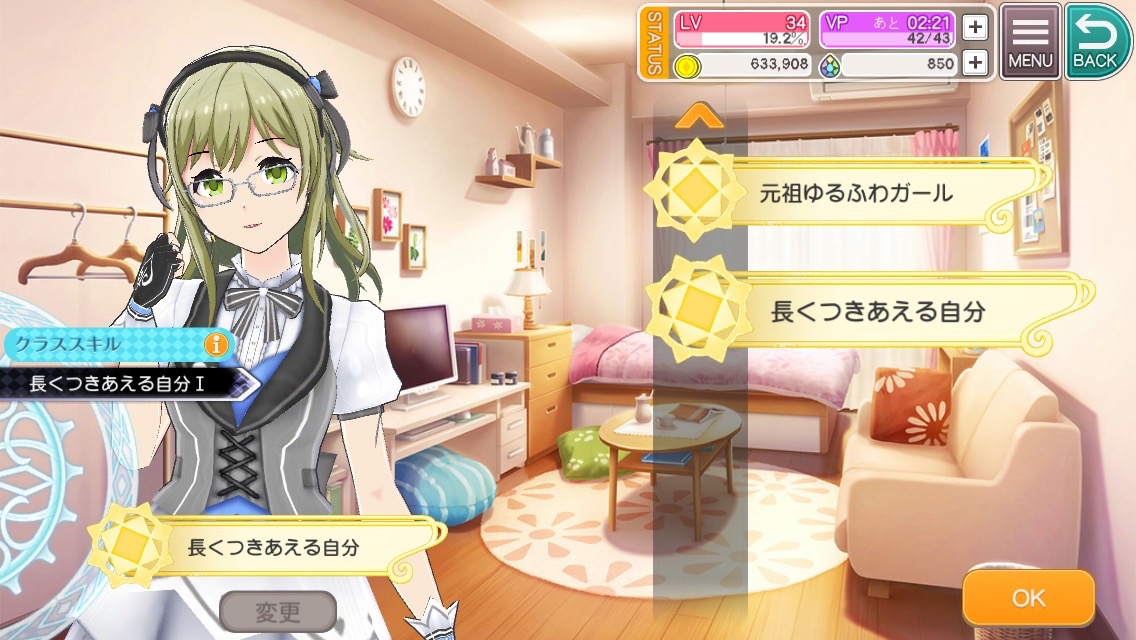This screenshot has width=1136, height=640.
Task: Click the plus button beside VP gauge
Action: point(975,27)
